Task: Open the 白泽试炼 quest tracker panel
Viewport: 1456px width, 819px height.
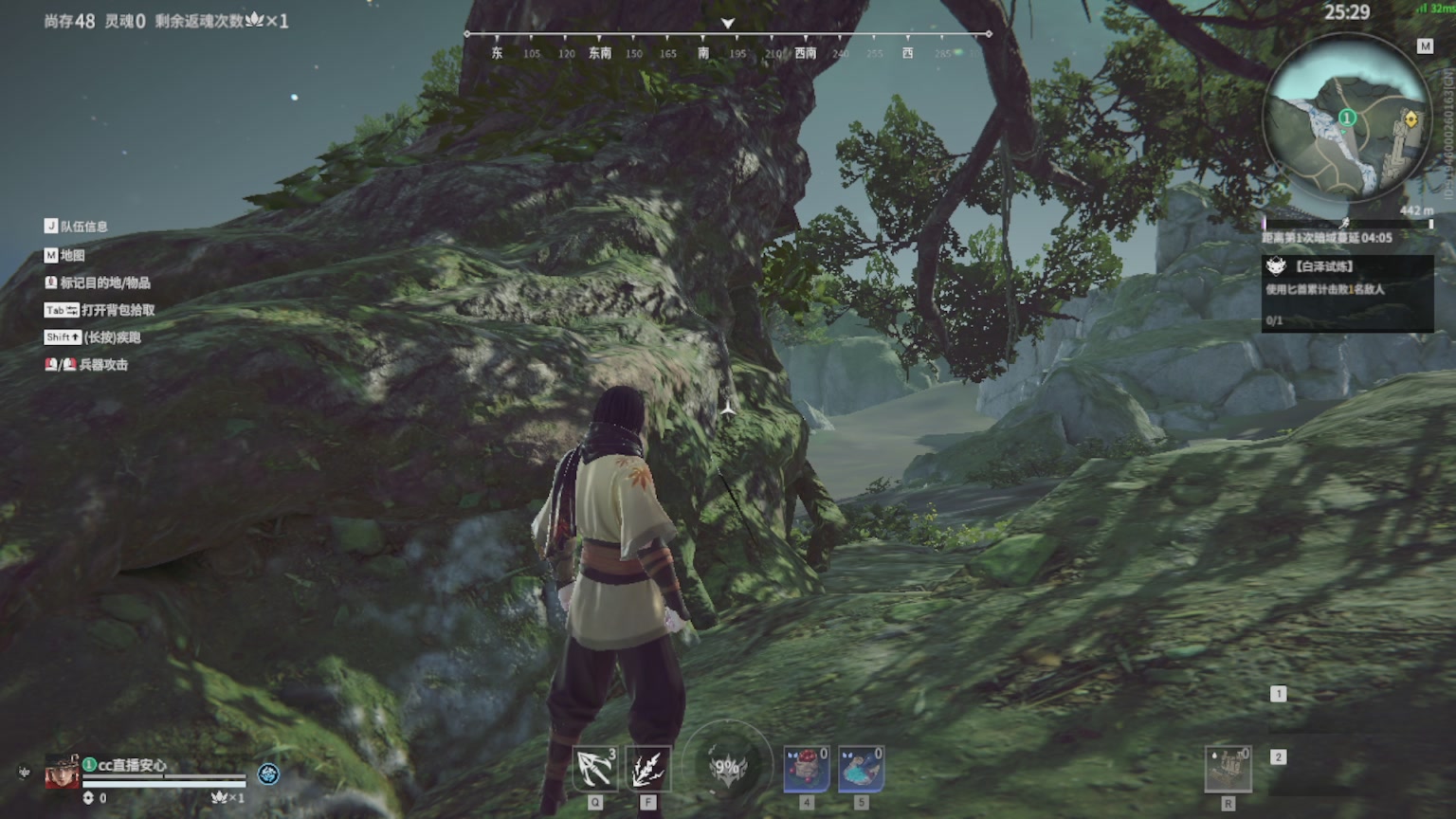Action: 1346,292
